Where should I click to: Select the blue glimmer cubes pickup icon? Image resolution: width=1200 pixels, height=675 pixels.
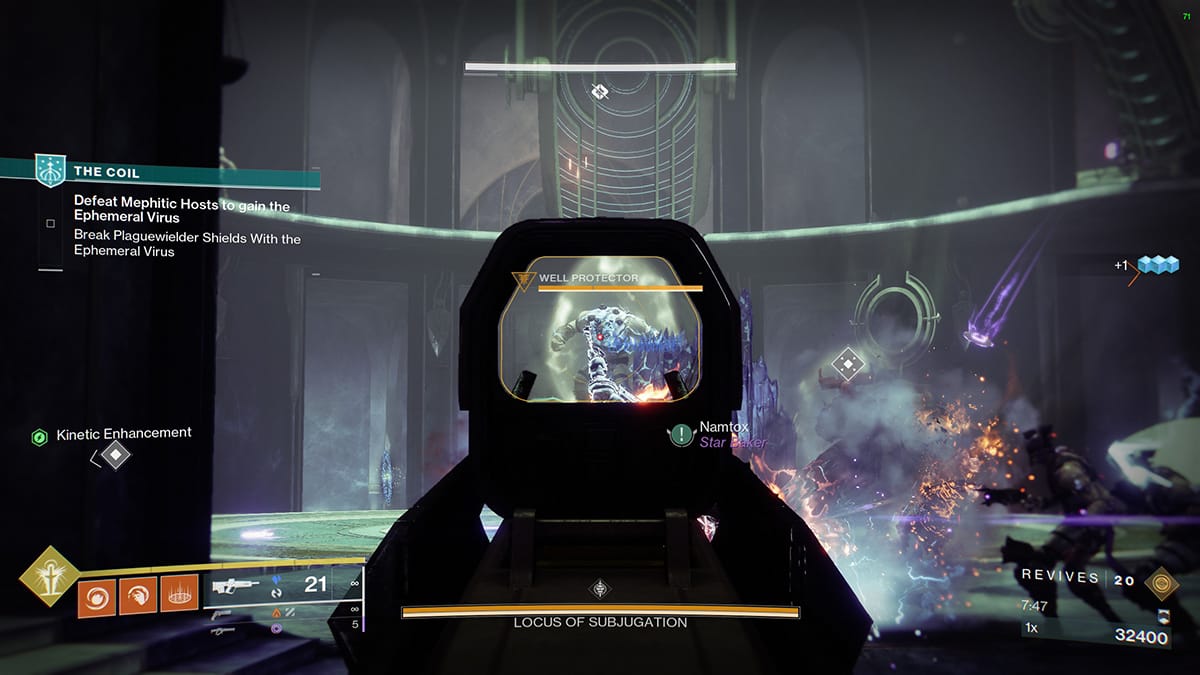click(1156, 266)
